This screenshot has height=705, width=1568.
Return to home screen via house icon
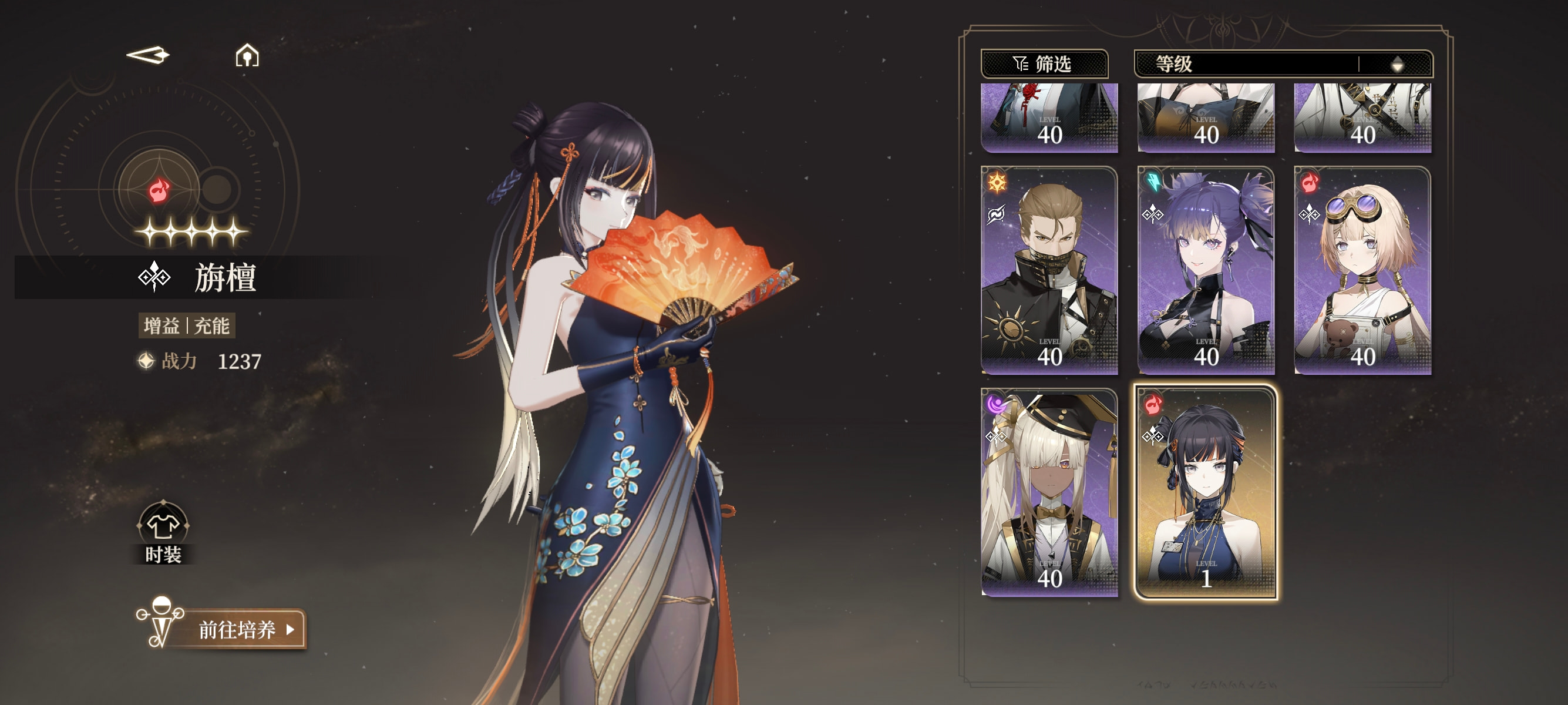247,56
